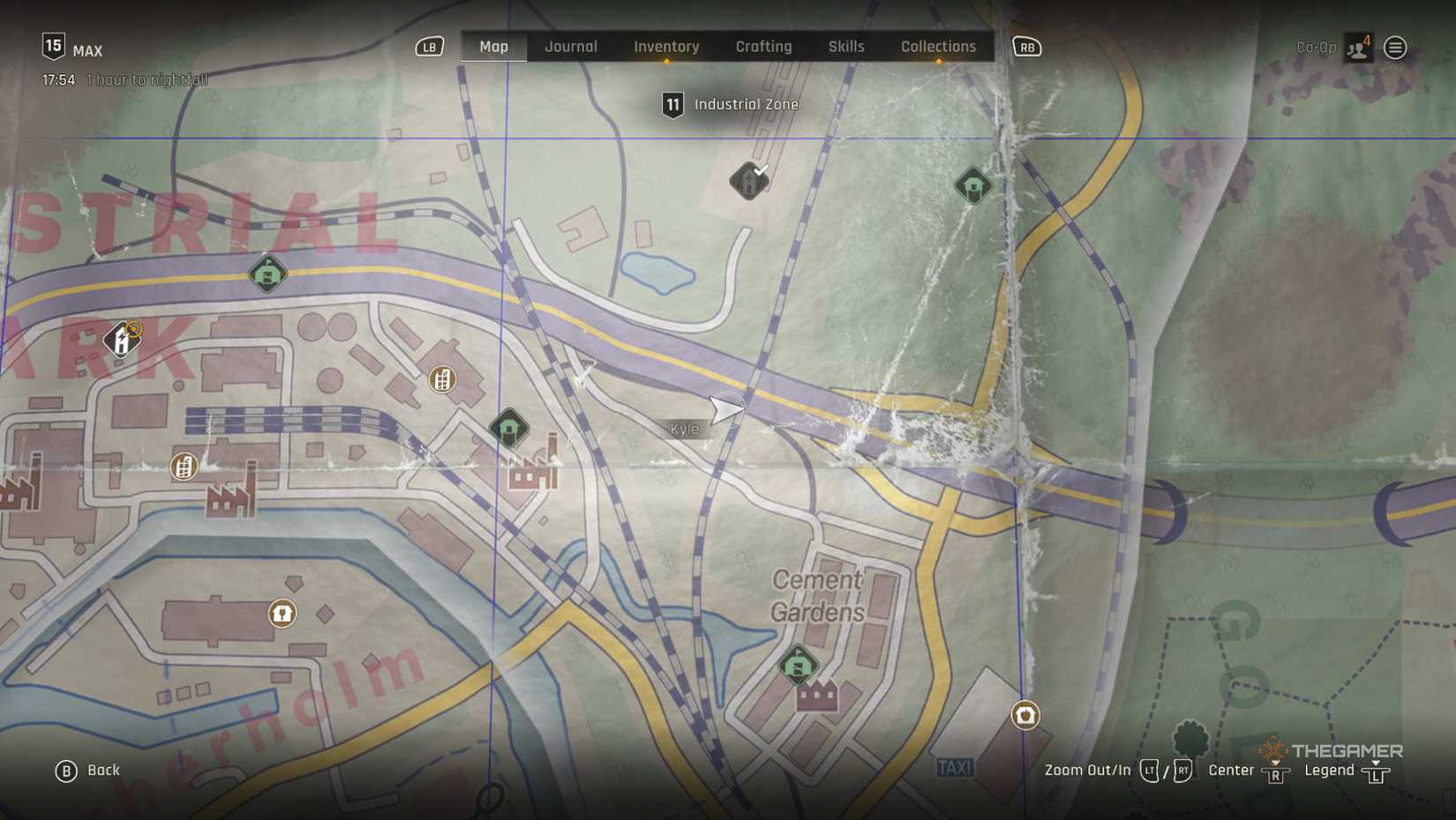Choose the round power plug marker

(x=282, y=613)
